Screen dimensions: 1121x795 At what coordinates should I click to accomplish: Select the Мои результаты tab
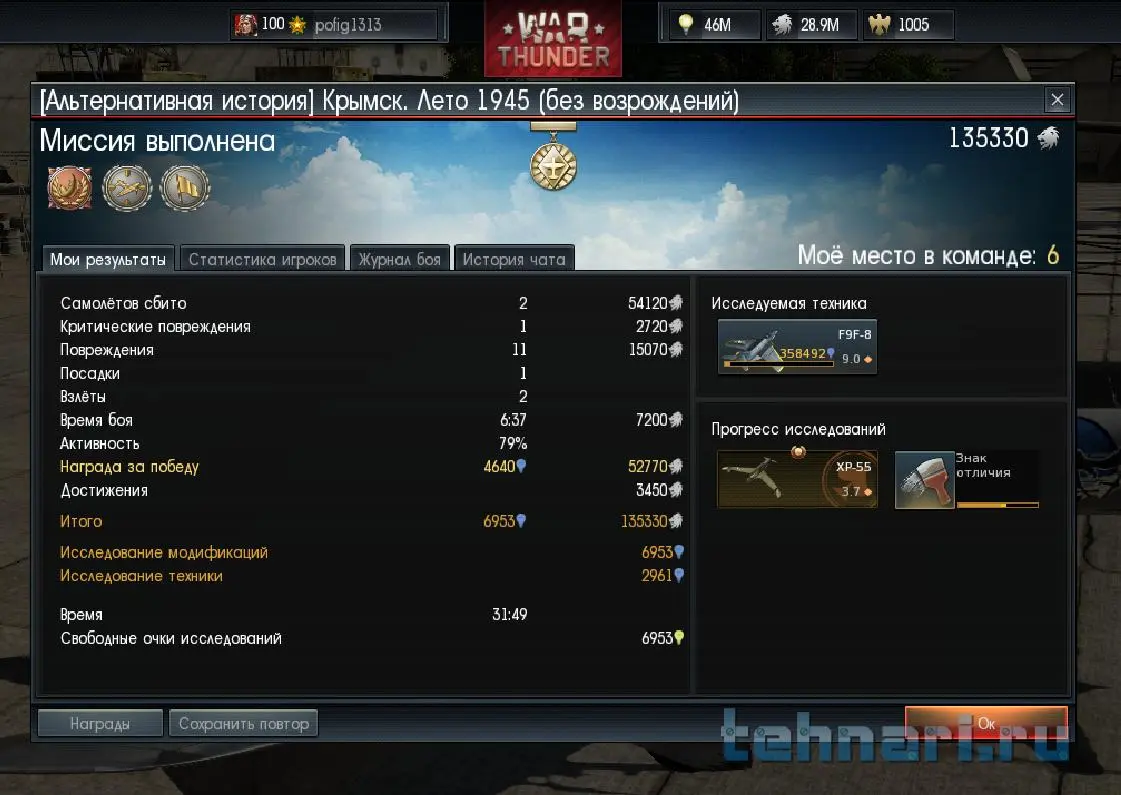coord(108,259)
